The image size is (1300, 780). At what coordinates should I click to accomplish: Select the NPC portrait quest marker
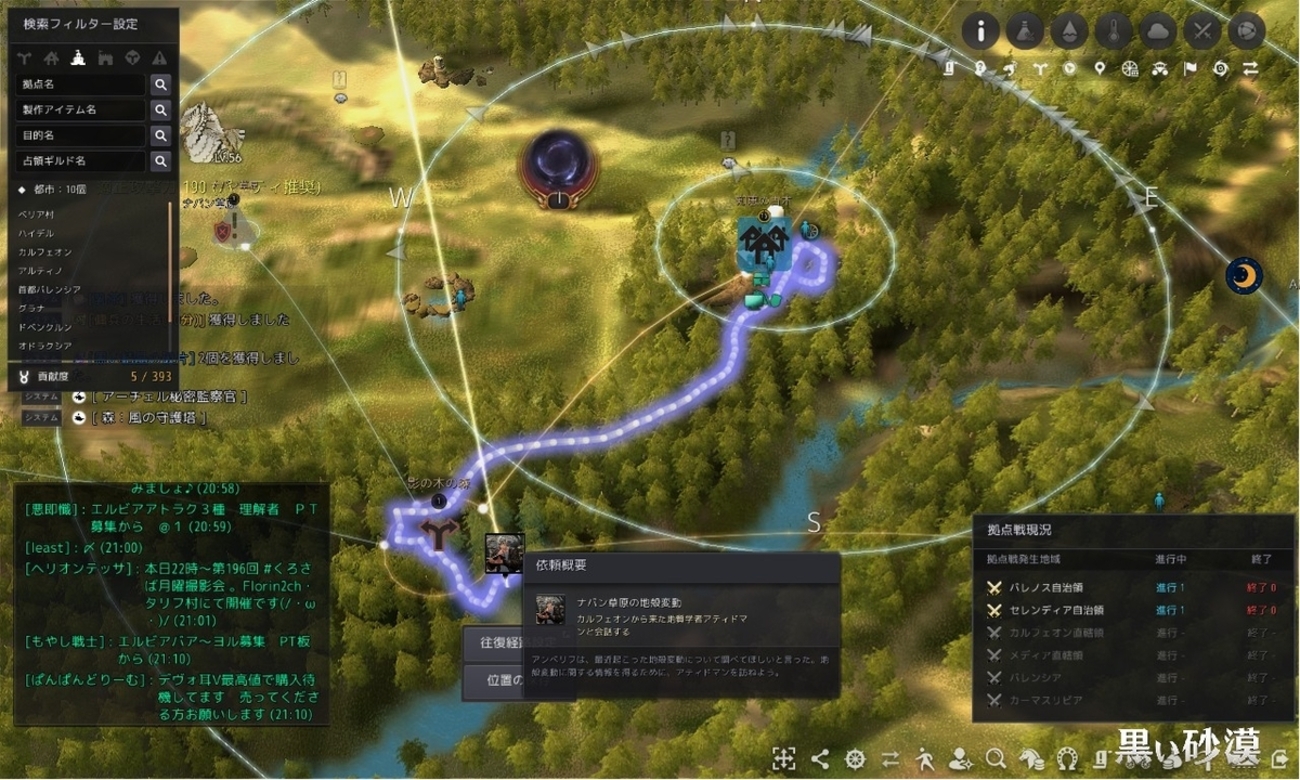click(x=504, y=553)
